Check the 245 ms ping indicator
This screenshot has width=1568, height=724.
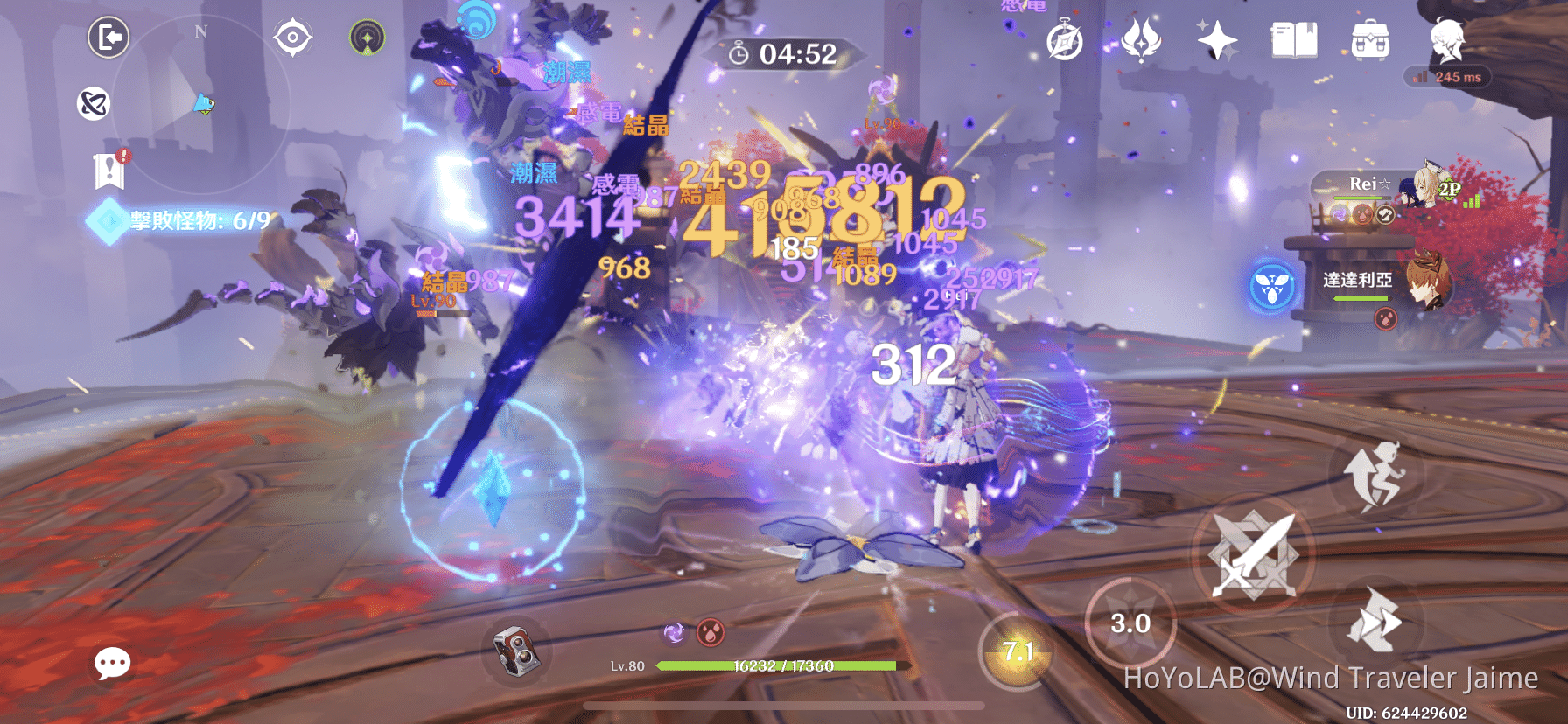coord(1444,77)
